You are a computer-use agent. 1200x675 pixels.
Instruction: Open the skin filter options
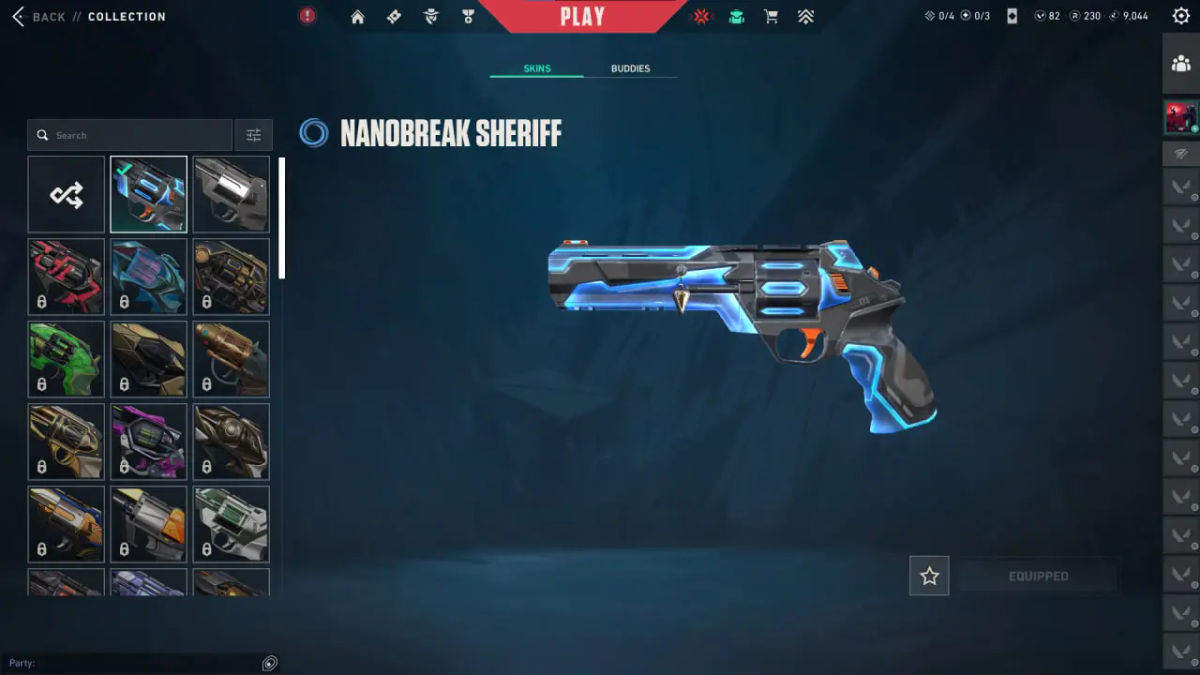coord(253,135)
